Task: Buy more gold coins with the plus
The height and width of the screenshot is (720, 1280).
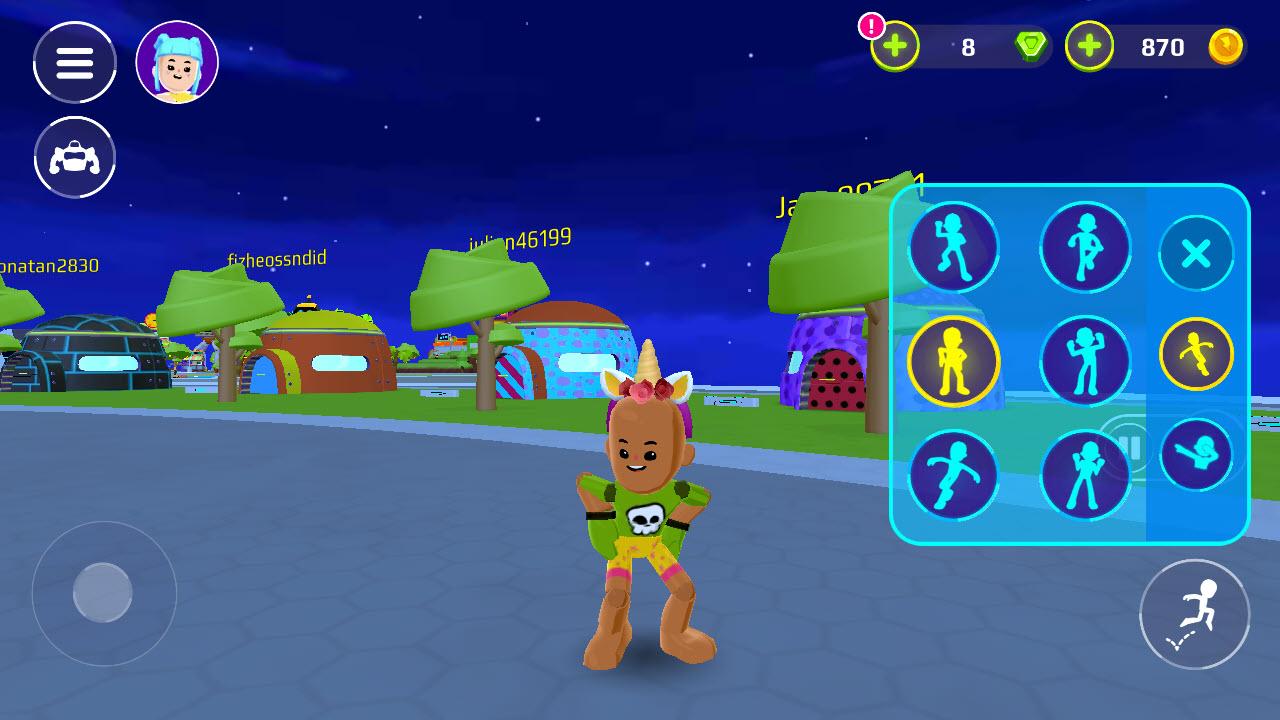Action: click(1089, 47)
